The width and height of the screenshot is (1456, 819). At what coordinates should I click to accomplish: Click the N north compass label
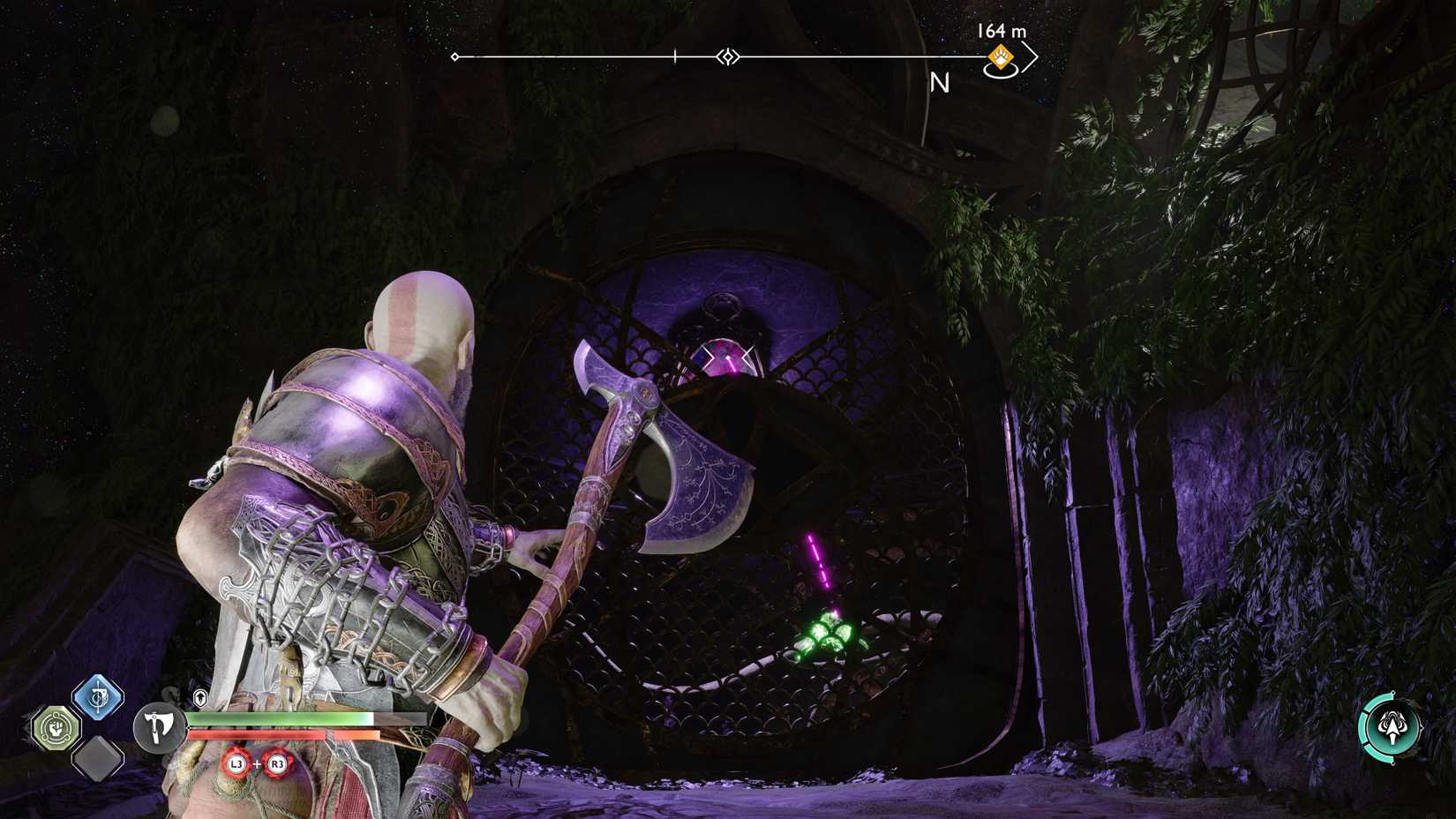[941, 82]
